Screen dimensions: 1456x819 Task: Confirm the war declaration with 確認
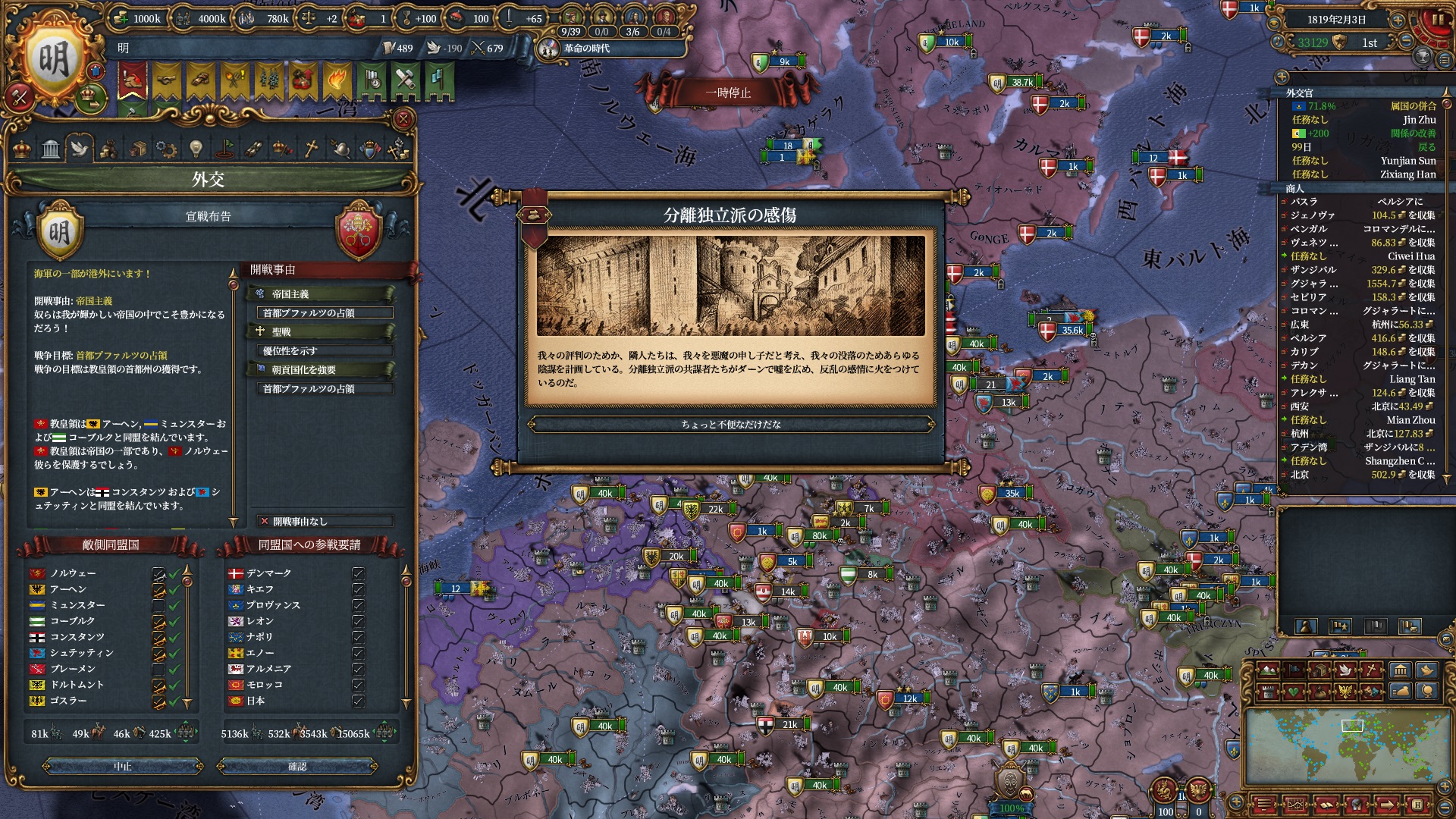[297, 767]
